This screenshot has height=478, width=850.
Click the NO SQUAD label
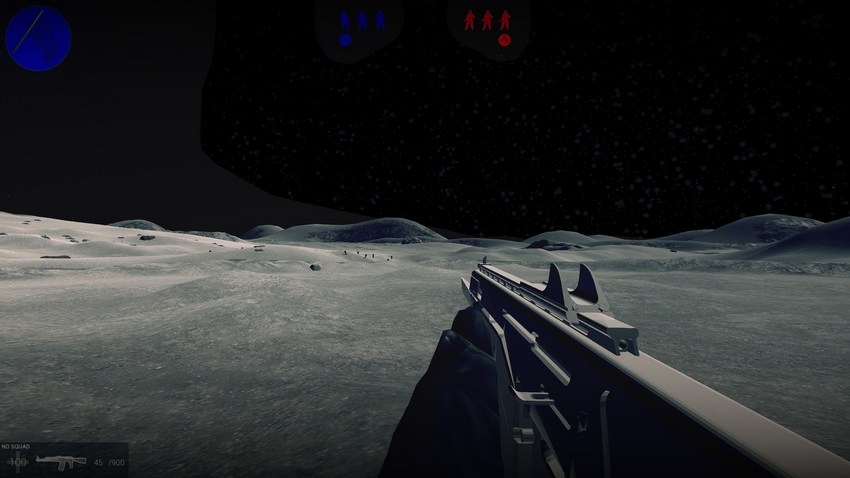(18, 447)
